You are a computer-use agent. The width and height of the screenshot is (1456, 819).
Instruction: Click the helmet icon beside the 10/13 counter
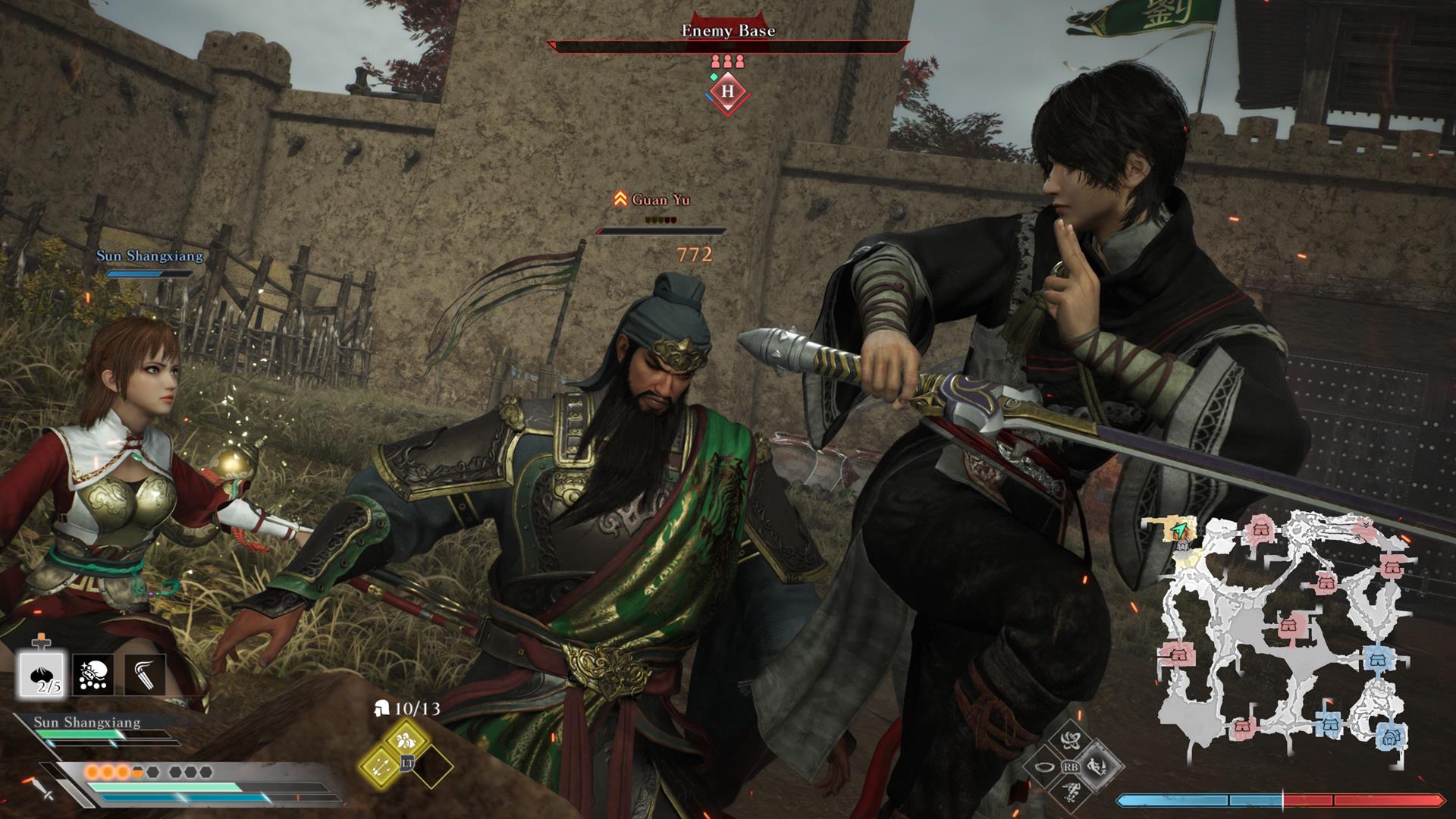381,709
